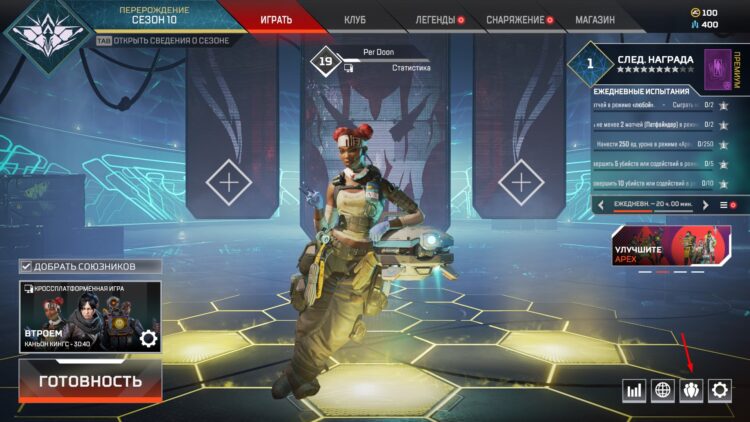Open the Улучшите Apex promo banner

pyautogui.click(x=672, y=249)
